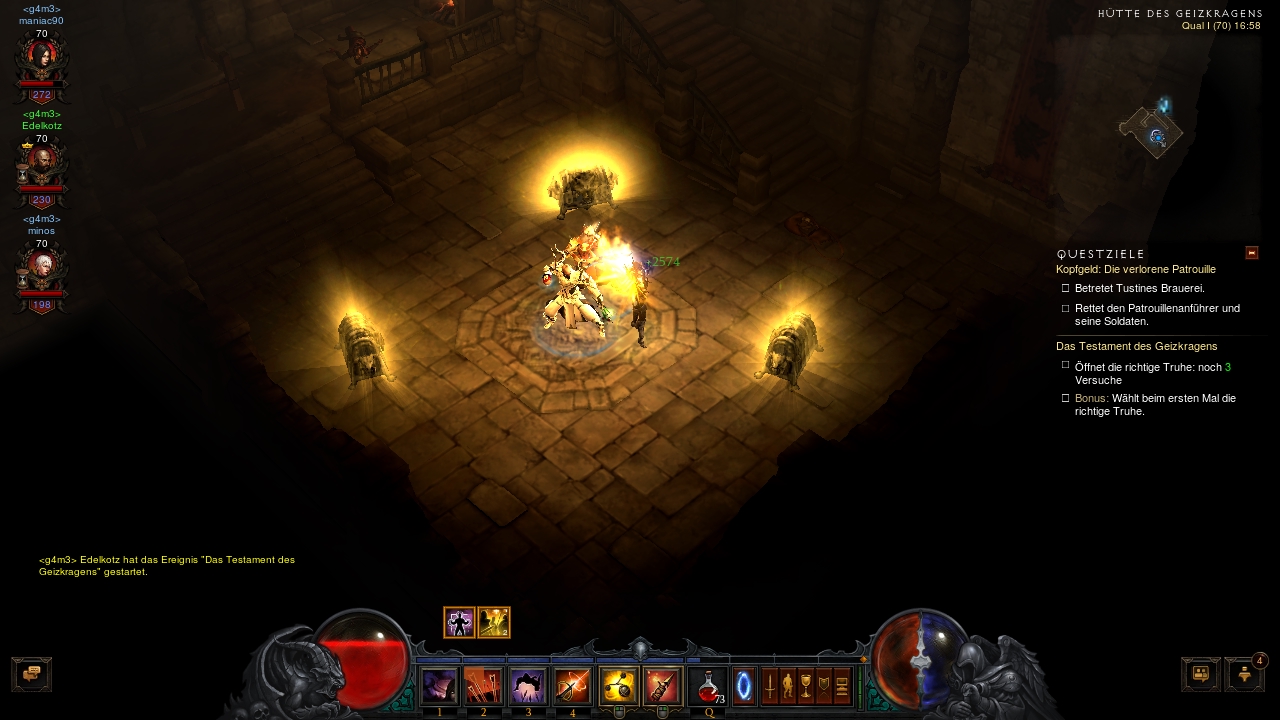Click the party portrait of minos
Image resolution: width=1280 pixels, height=720 pixels.
[41, 270]
